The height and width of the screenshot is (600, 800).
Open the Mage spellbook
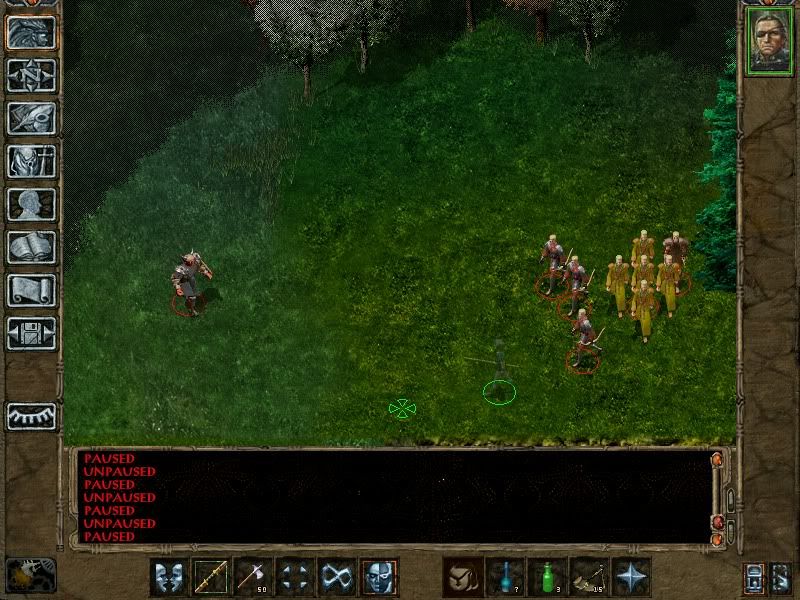31,247
